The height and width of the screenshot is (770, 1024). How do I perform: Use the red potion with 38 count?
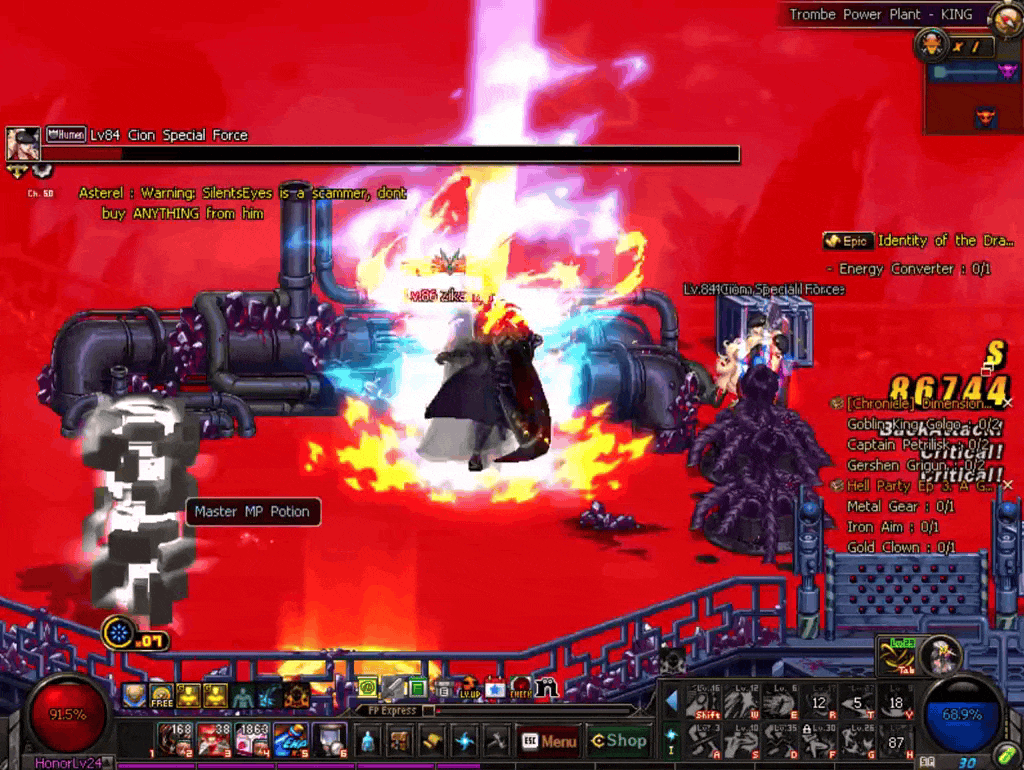[213, 741]
